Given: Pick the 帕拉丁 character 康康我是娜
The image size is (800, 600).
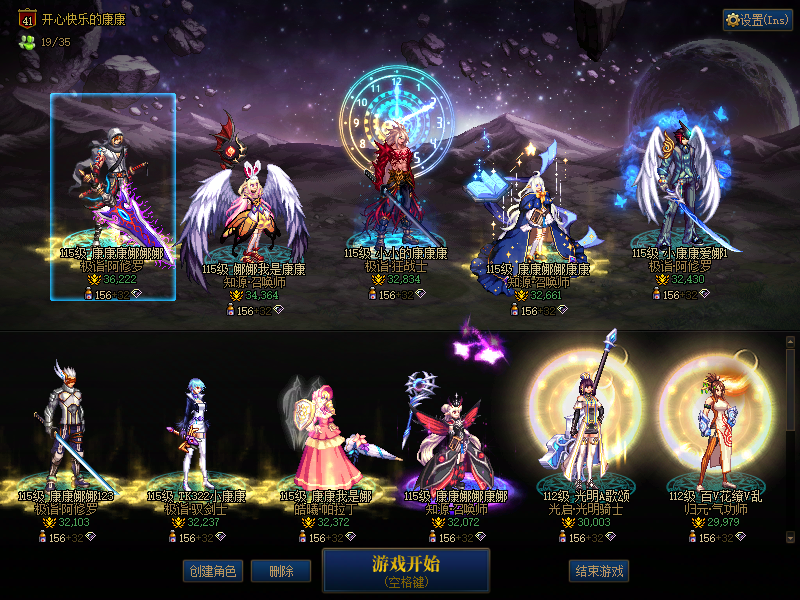Looking at the screenshot, I should click(x=325, y=440).
